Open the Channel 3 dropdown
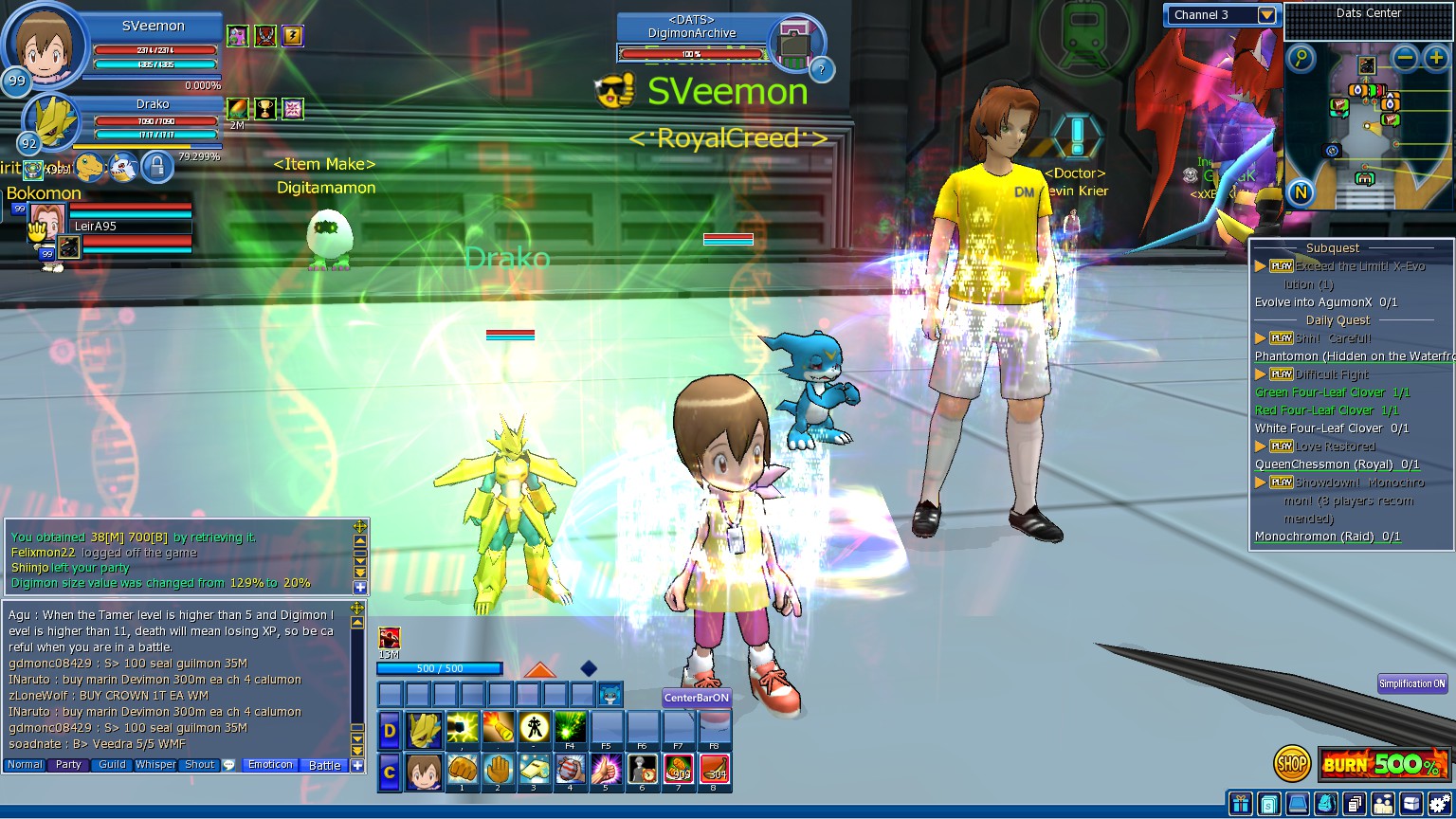 (x=1266, y=15)
